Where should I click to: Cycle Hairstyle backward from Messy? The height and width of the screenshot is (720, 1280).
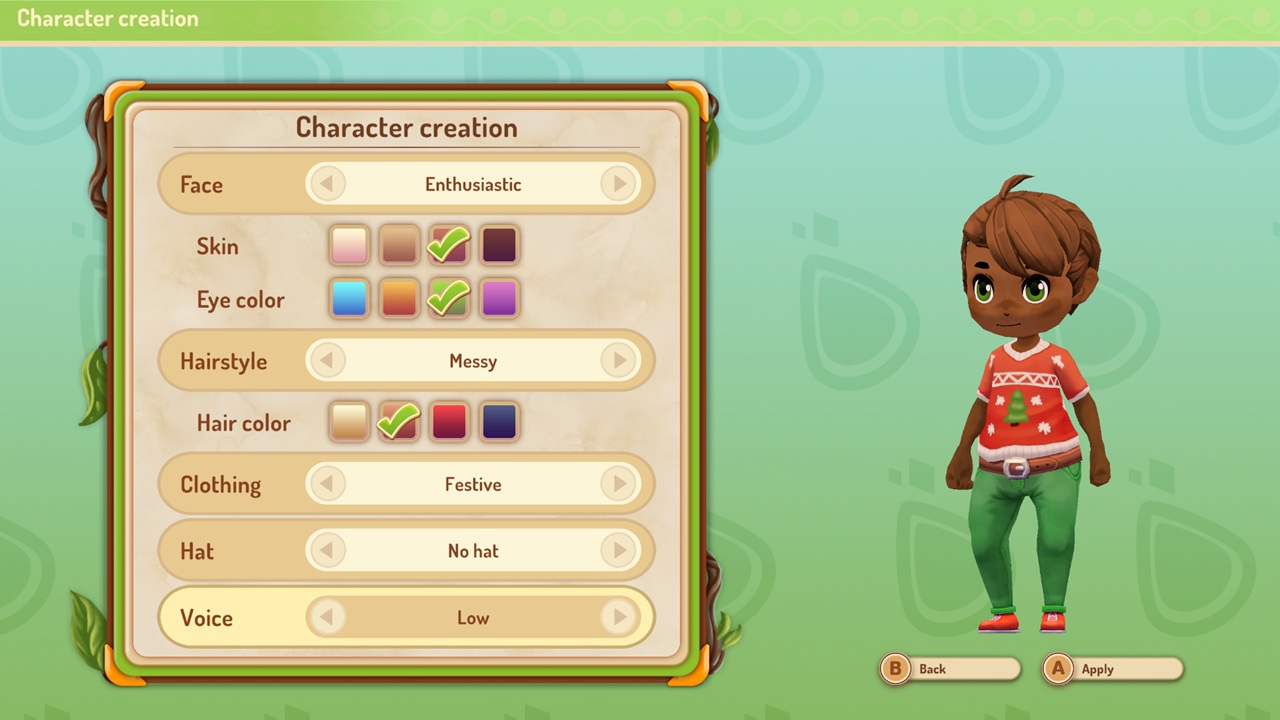point(328,361)
